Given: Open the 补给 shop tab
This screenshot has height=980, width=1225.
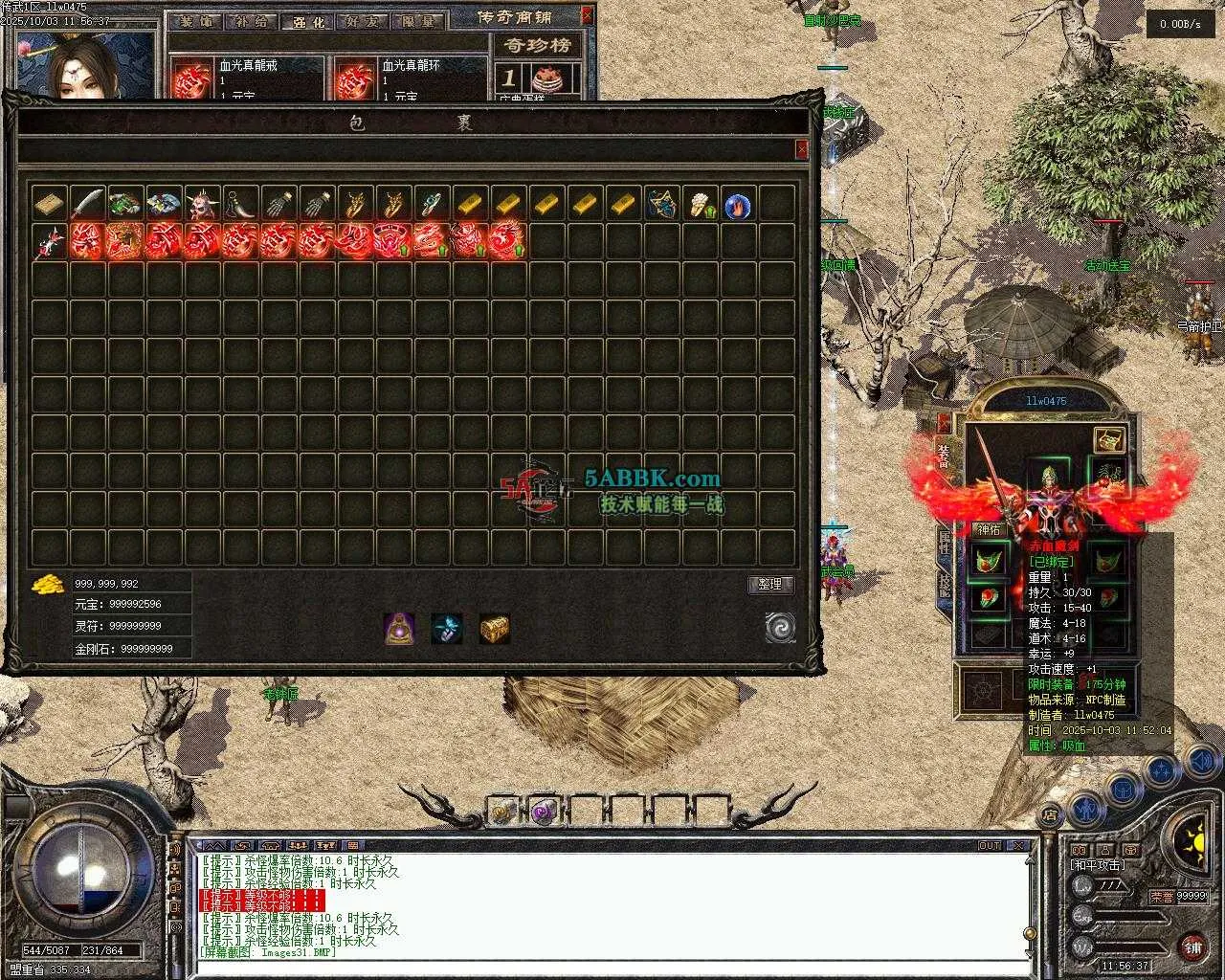Looking at the screenshot, I should click(251, 21).
